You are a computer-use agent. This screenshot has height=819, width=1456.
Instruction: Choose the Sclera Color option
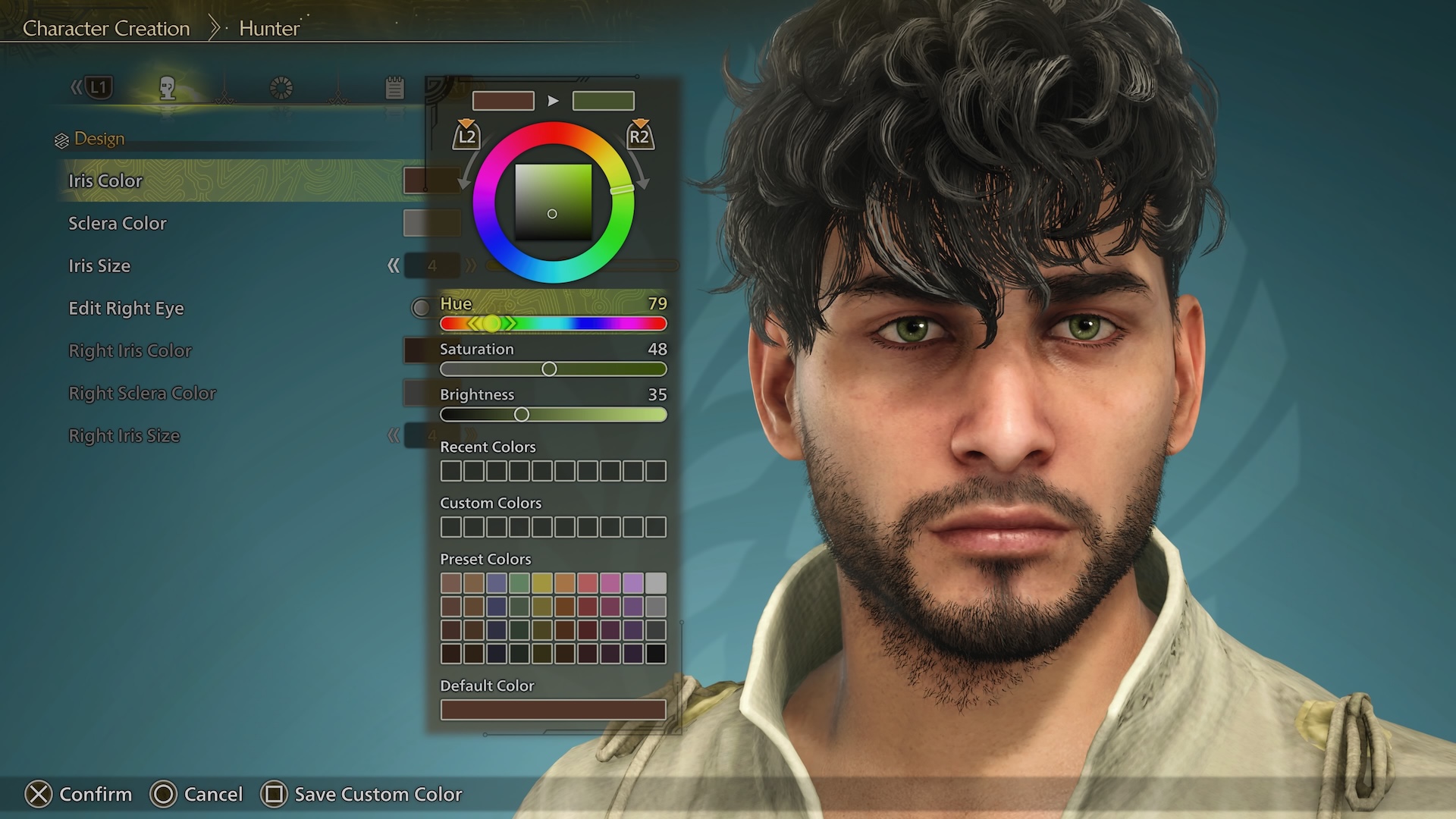(x=118, y=223)
